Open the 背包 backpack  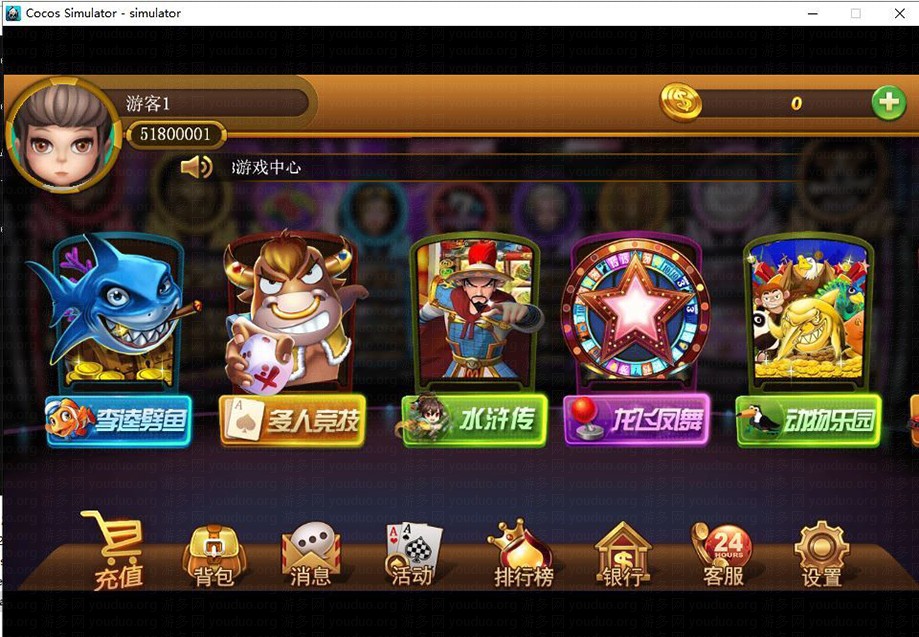[x=214, y=555]
